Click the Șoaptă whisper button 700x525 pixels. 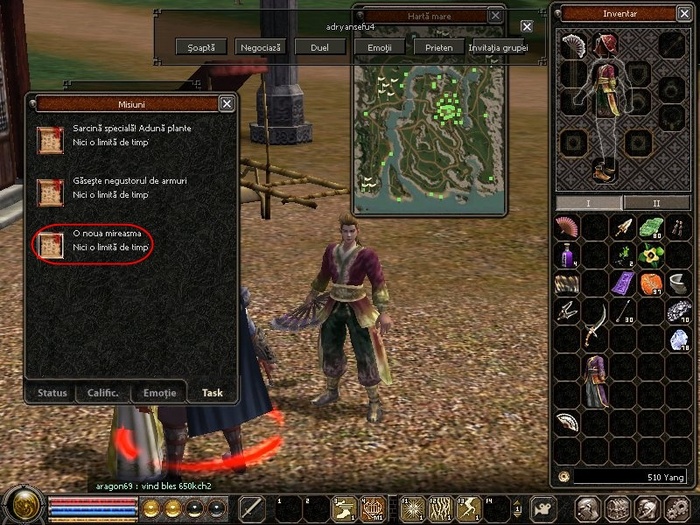[195, 47]
